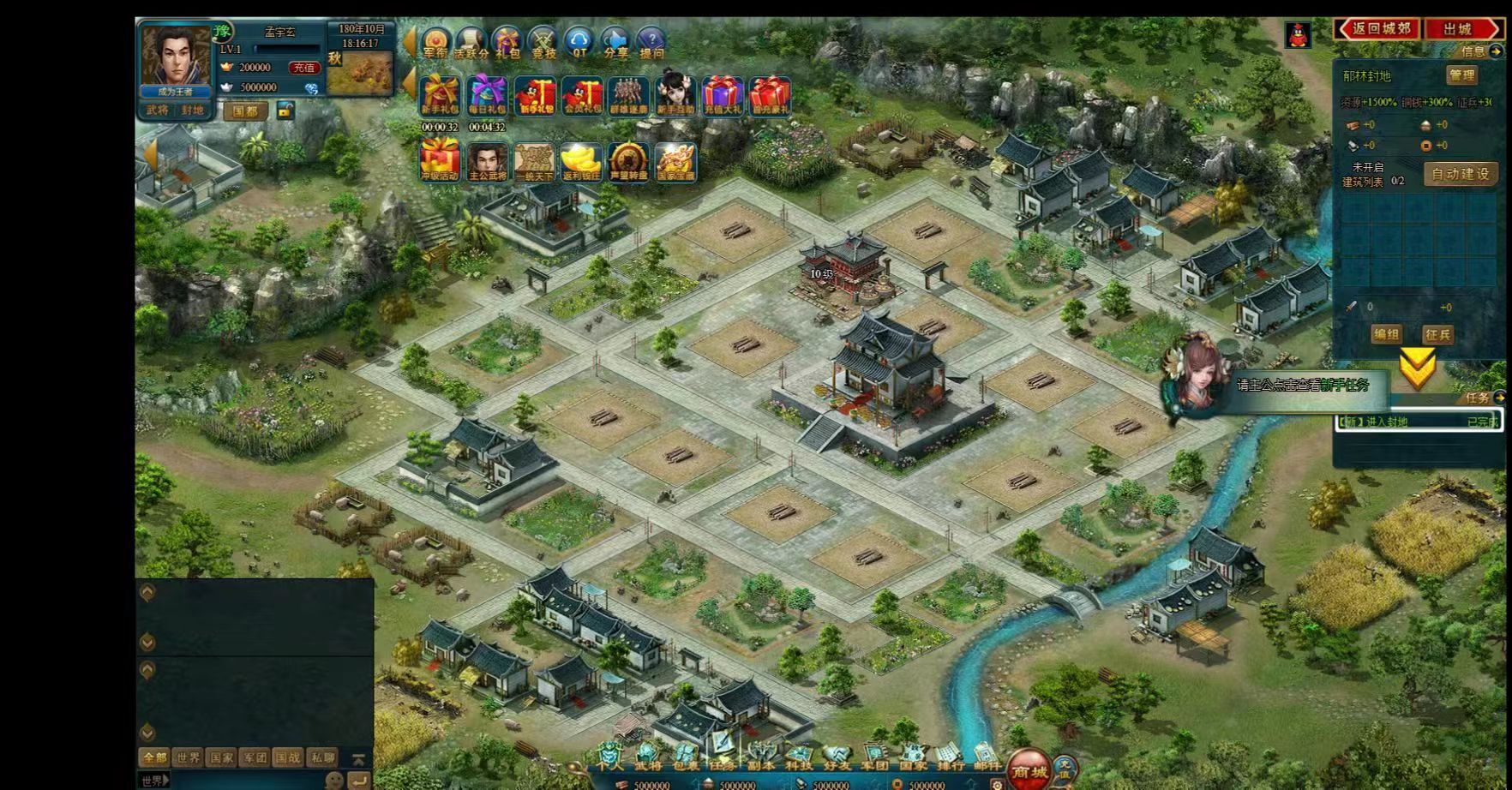
Task: Open the 声望转盘 prestige wheel
Action: [628, 161]
